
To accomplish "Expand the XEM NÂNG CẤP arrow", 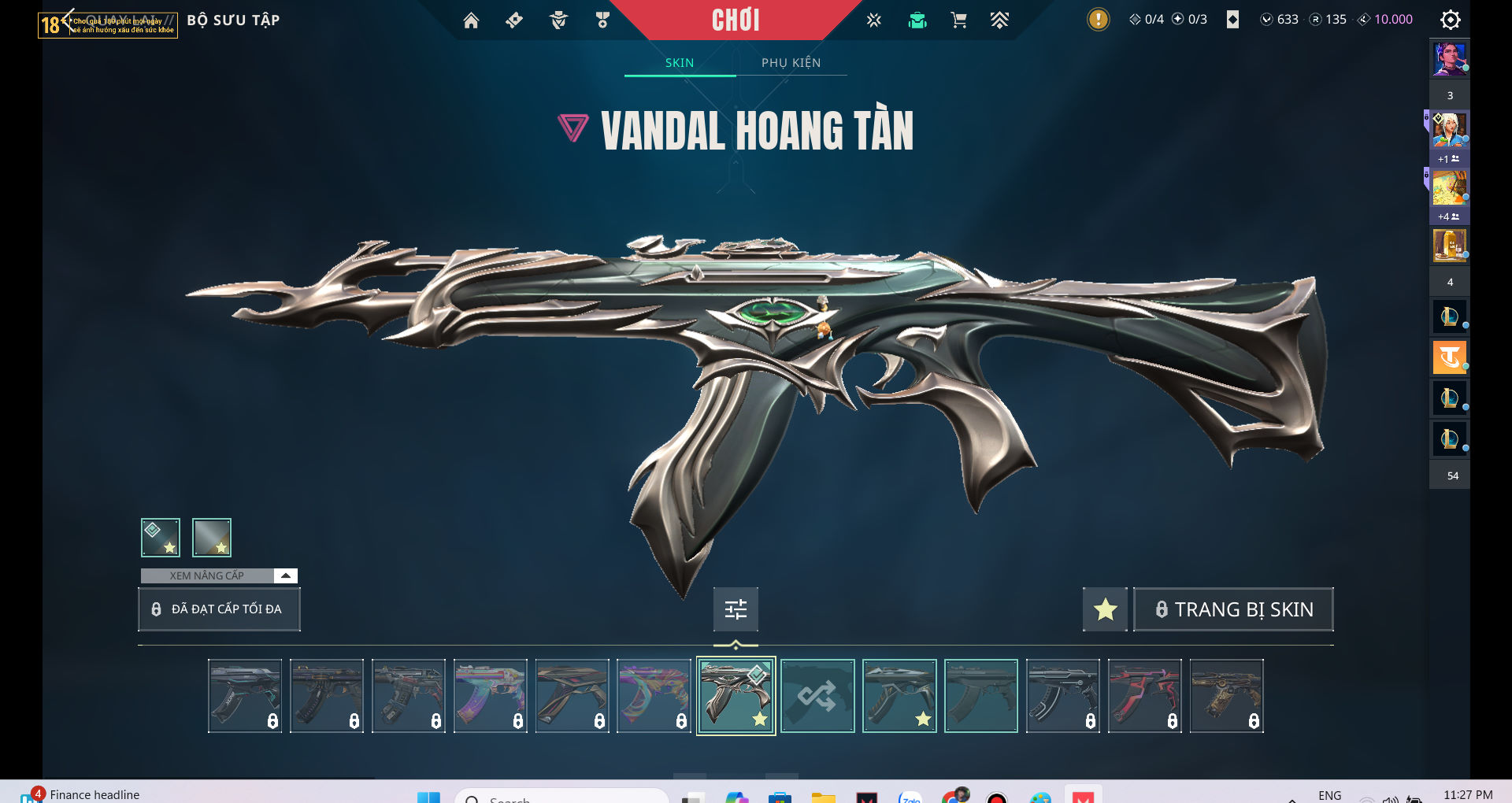I will (286, 575).
